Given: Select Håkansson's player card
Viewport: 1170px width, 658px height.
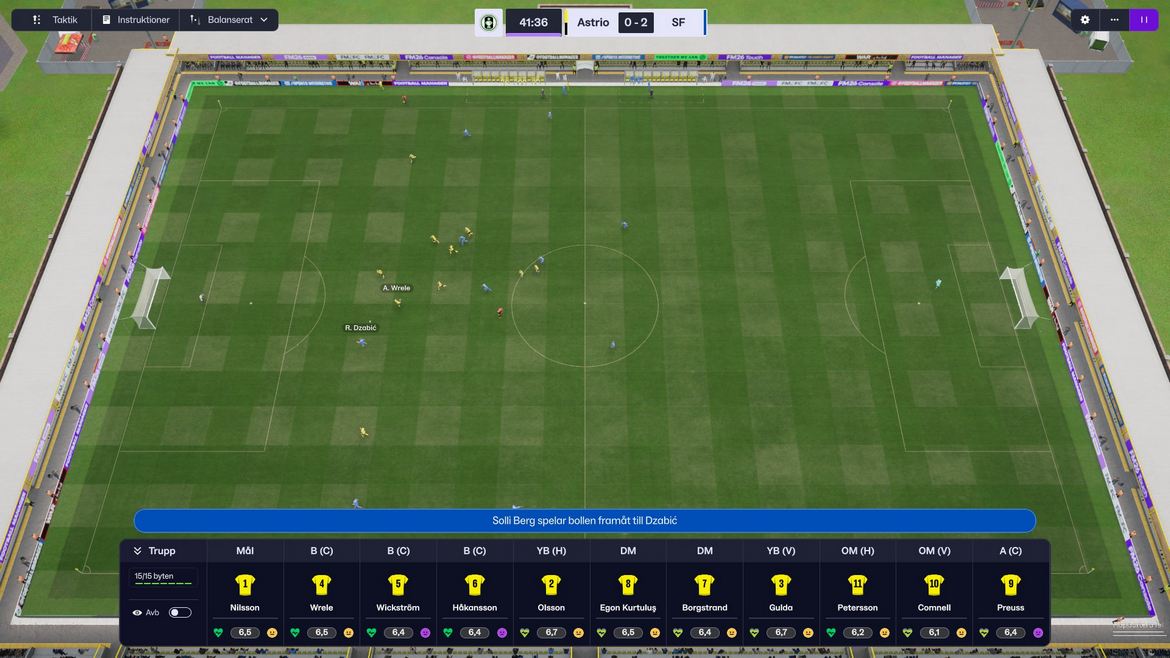Looking at the screenshot, I should 474,593.
